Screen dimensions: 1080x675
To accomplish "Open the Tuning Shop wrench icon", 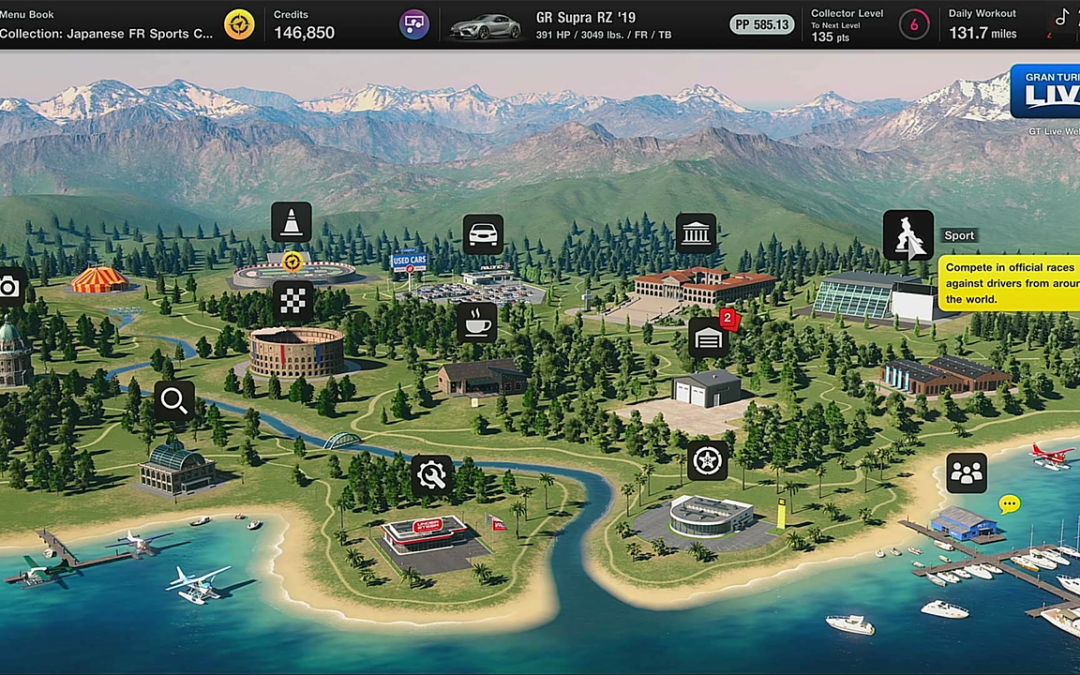I will (432, 475).
